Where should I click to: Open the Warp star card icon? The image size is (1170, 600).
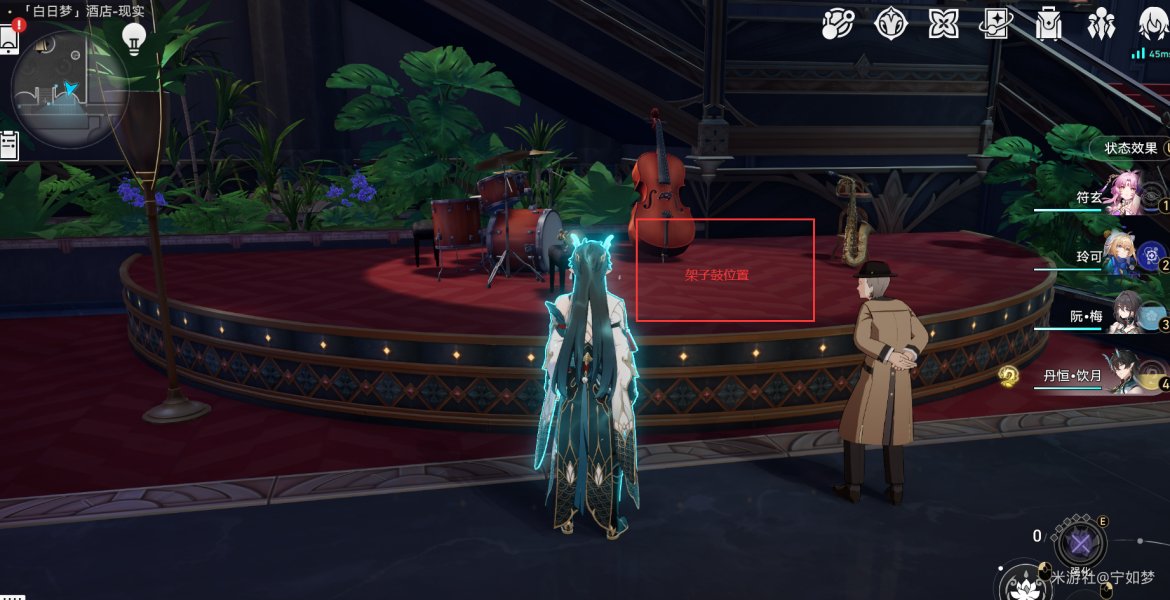click(996, 23)
